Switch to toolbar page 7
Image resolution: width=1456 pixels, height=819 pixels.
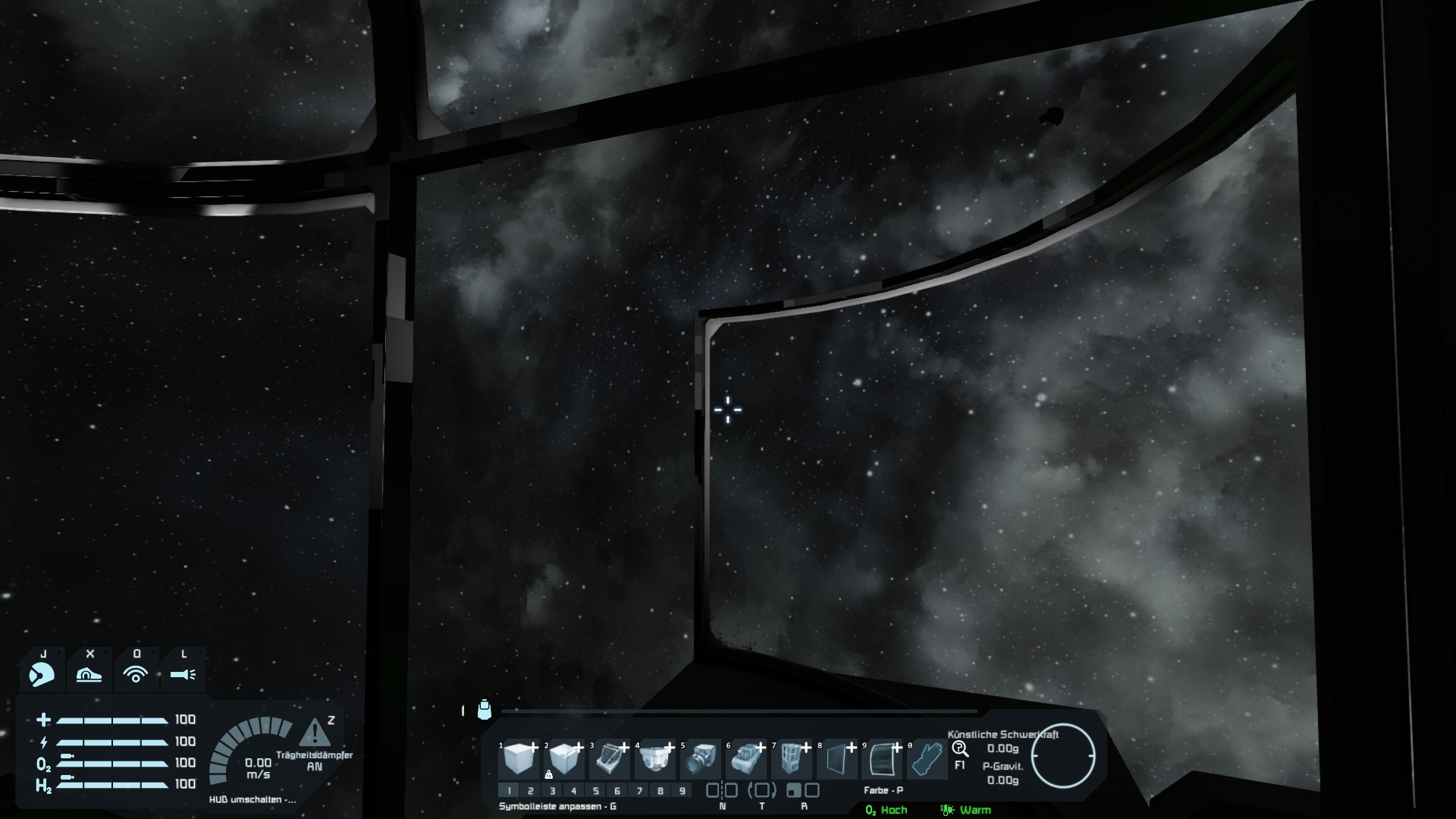pyautogui.click(x=639, y=791)
